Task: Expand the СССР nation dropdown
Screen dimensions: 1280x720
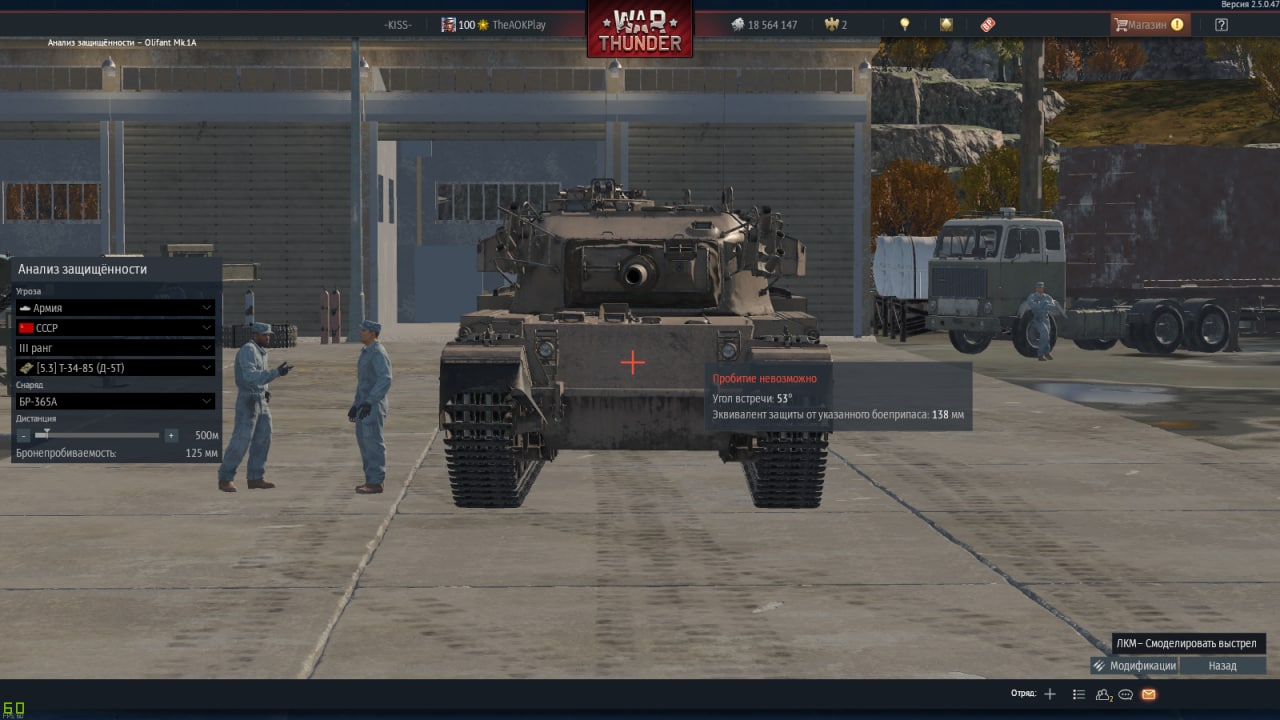Action: [116, 328]
